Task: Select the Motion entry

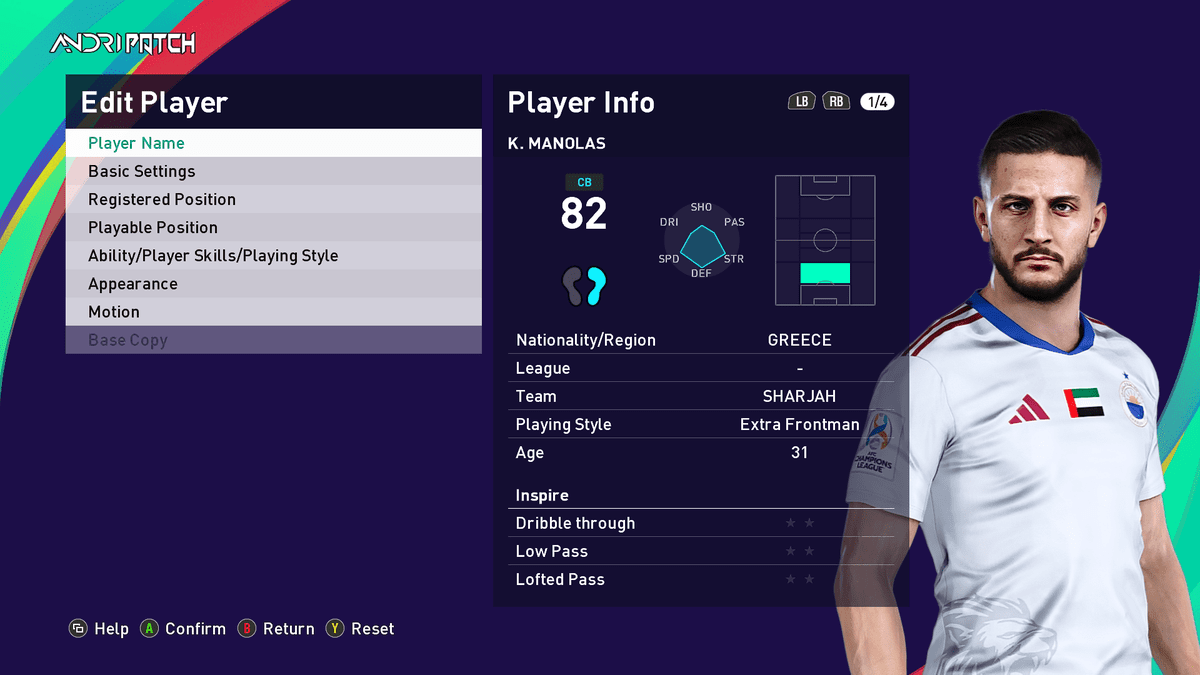Action: [x=273, y=311]
